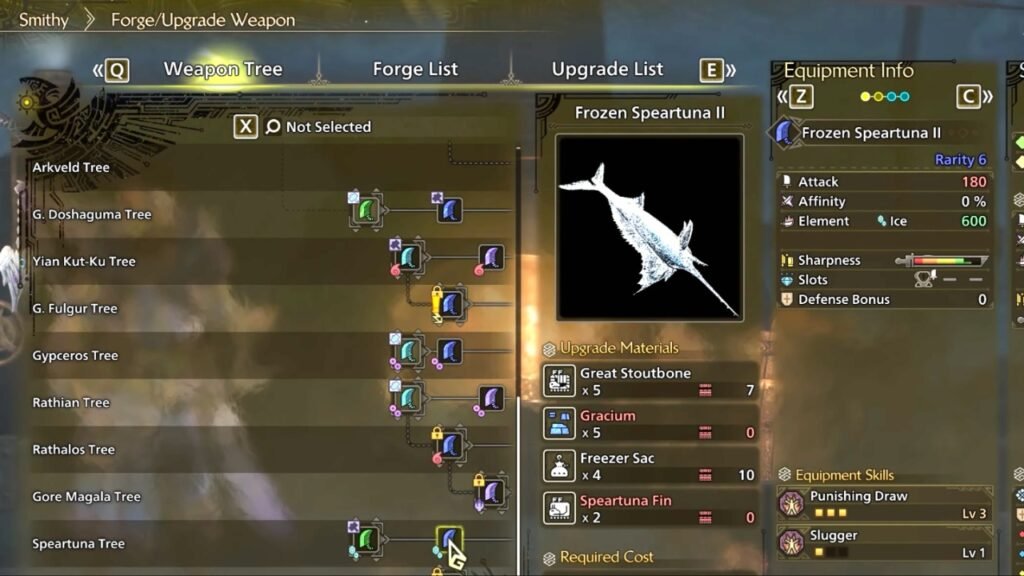Switch to the Weapon Tree tab
1024x576 pixels.
tap(222, 69)
